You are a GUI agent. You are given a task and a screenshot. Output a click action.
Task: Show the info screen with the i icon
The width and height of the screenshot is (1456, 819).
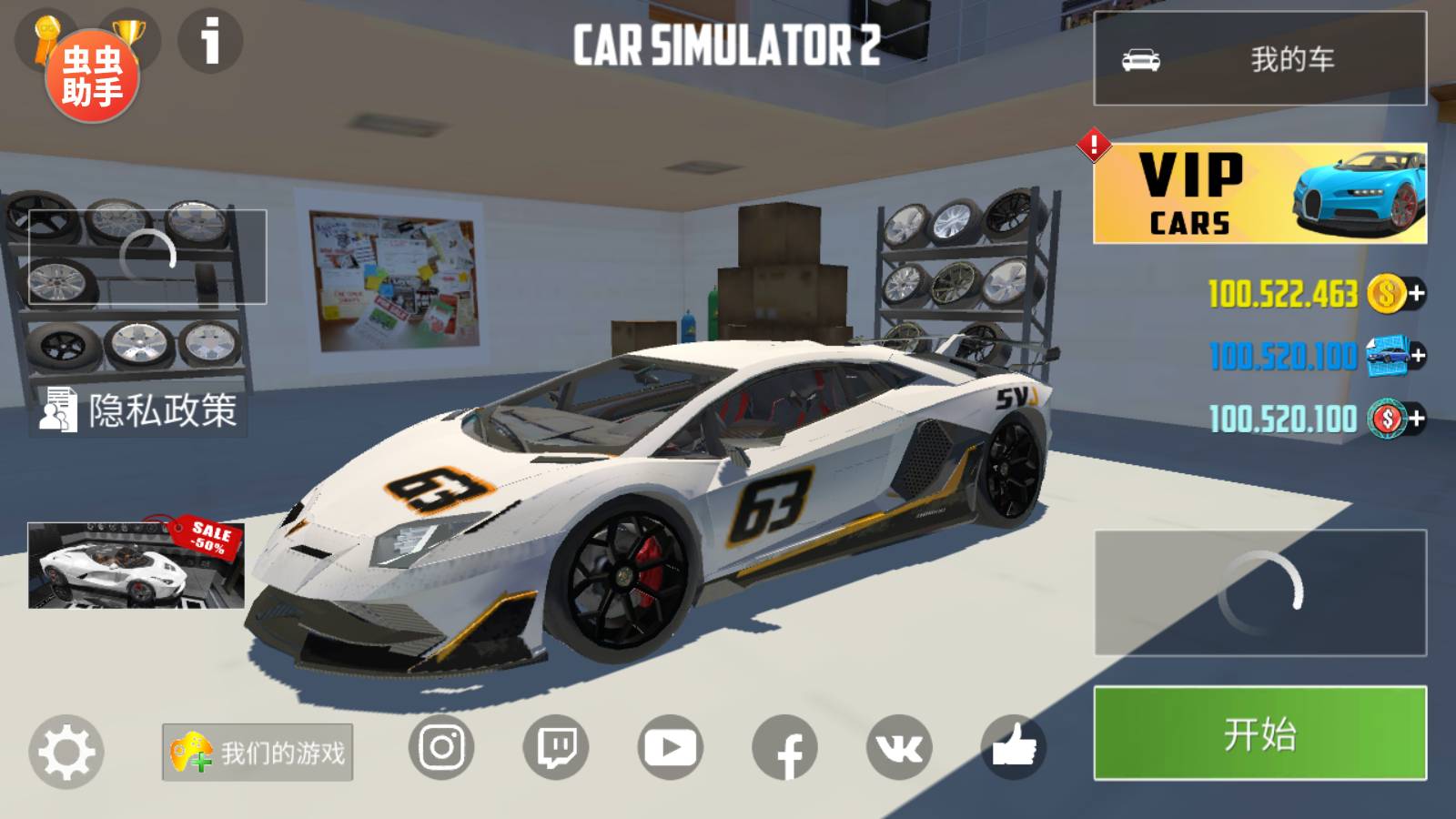[x=210, y=41]
